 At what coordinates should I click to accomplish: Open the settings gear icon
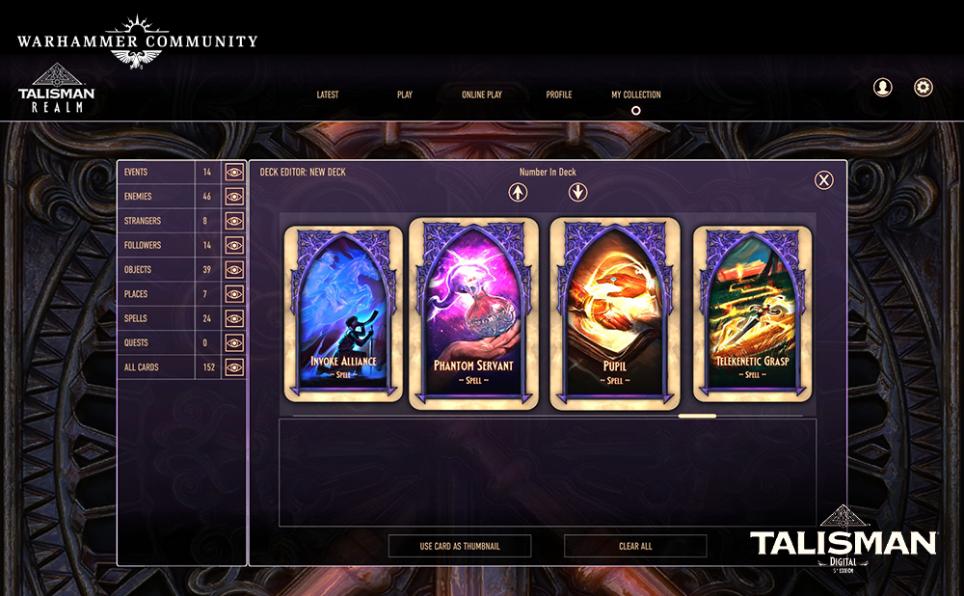pos(923,87)
